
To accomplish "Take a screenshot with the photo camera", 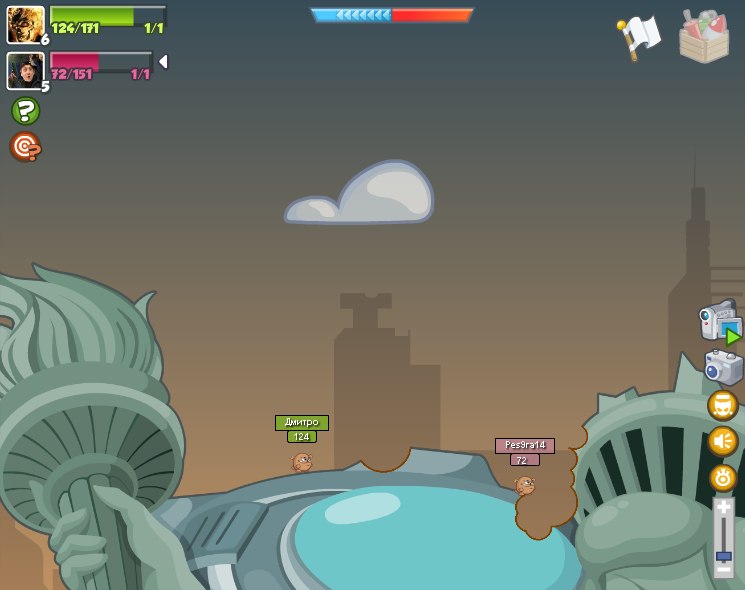I will tap(723, 367).
